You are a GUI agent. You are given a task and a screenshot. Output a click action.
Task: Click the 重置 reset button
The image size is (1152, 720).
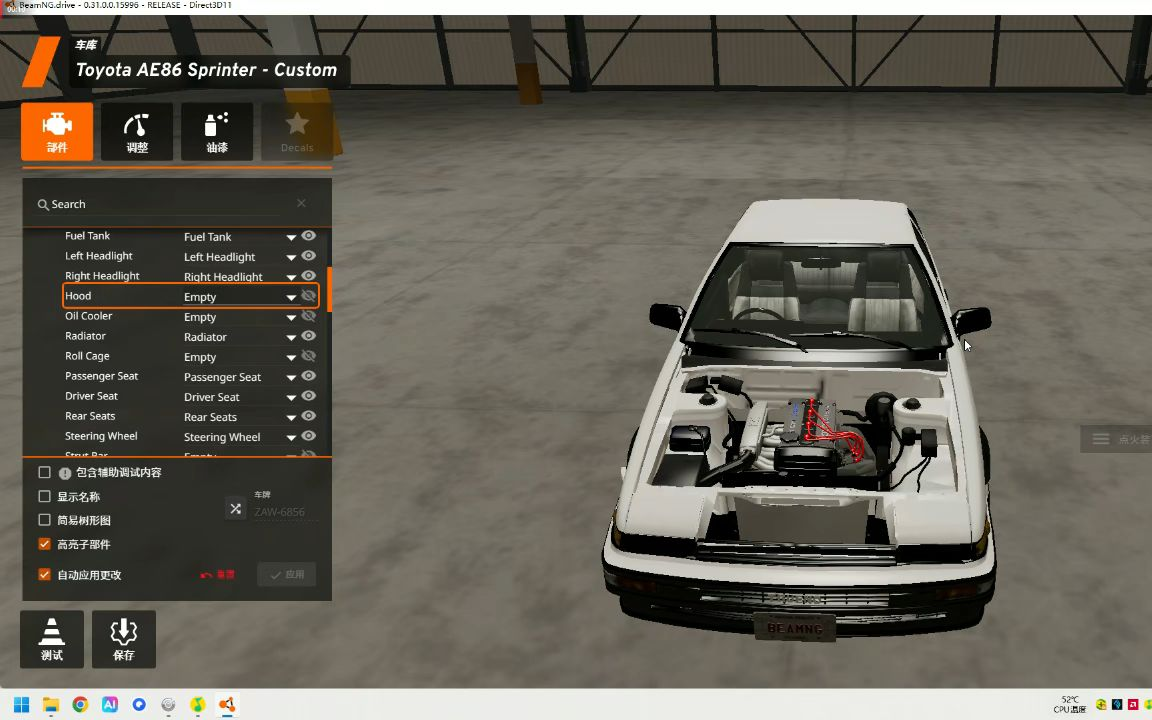point(218,575)
